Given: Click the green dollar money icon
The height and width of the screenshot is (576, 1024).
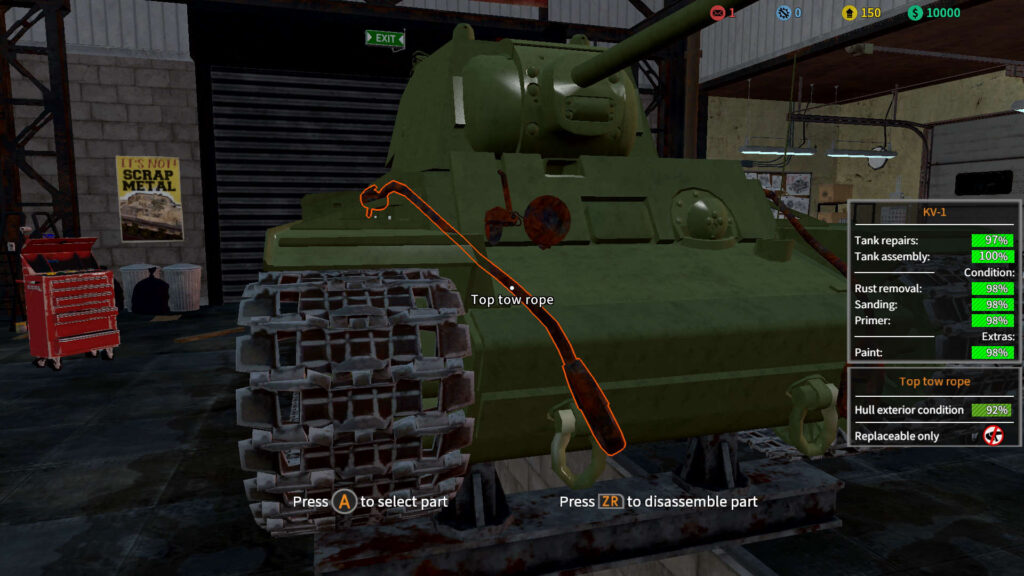Looking at the screenshot, I should tap(914, 13).
